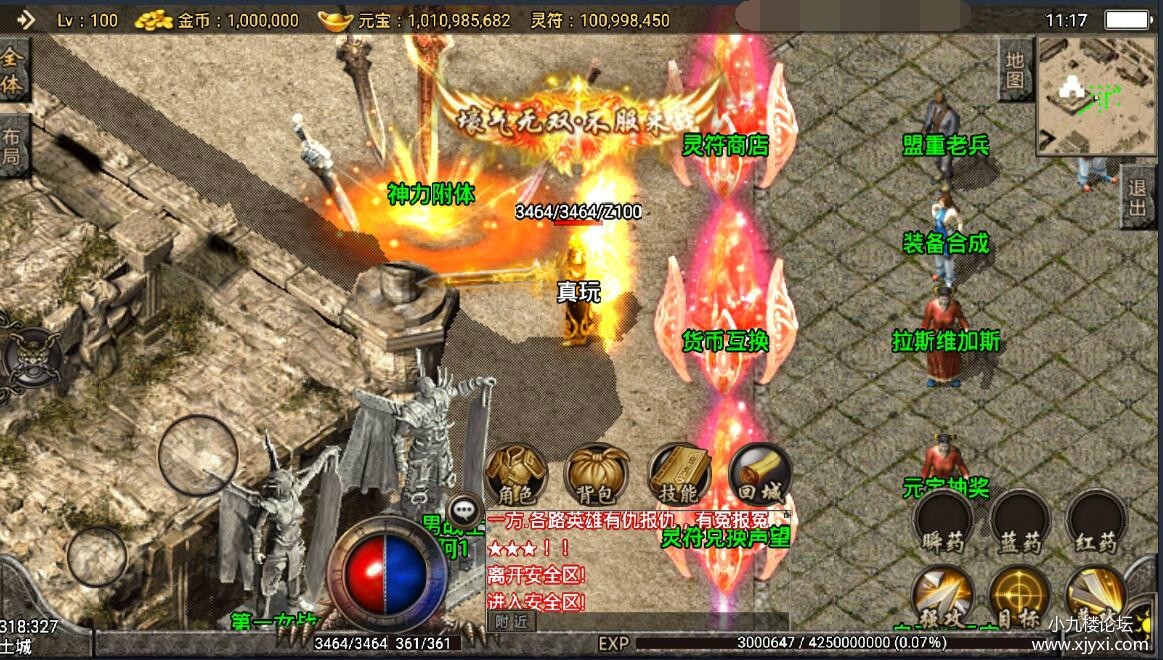
Task: Switch to the 全体 tab
Action: tap(12, 70)
